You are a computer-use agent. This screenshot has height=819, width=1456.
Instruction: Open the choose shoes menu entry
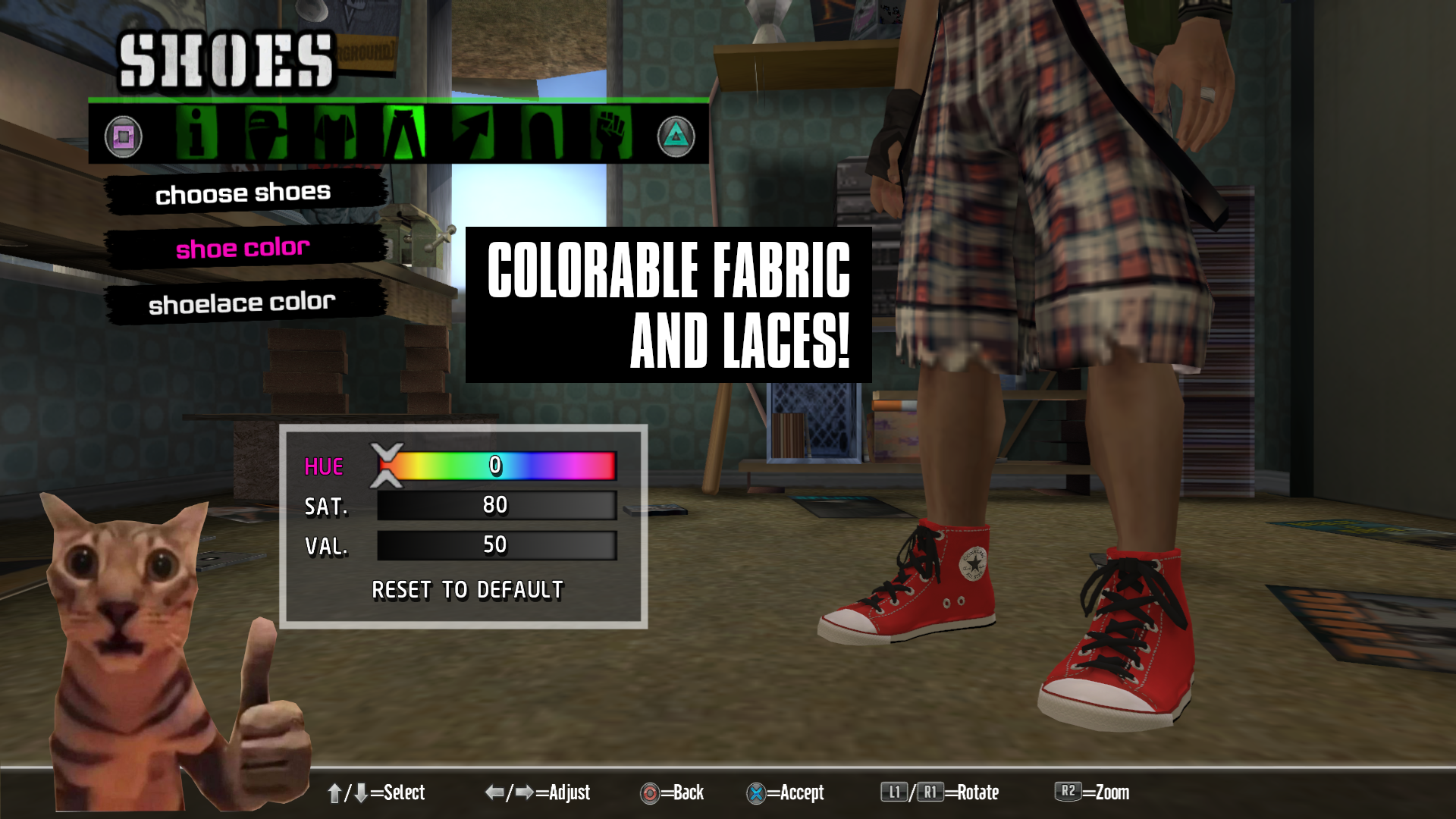click(x=243, y=193)
